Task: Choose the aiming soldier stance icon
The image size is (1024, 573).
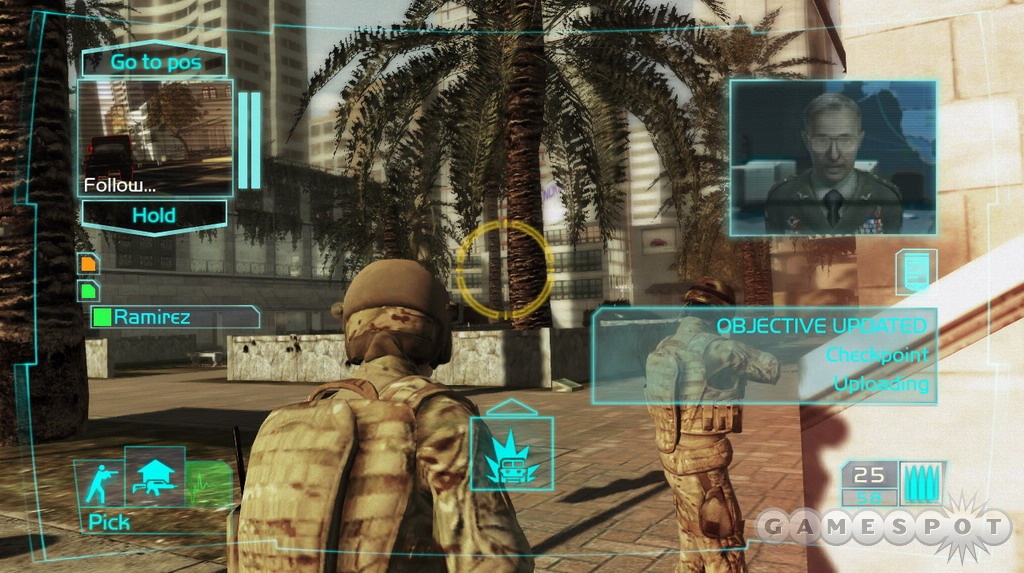Action: 99,484
